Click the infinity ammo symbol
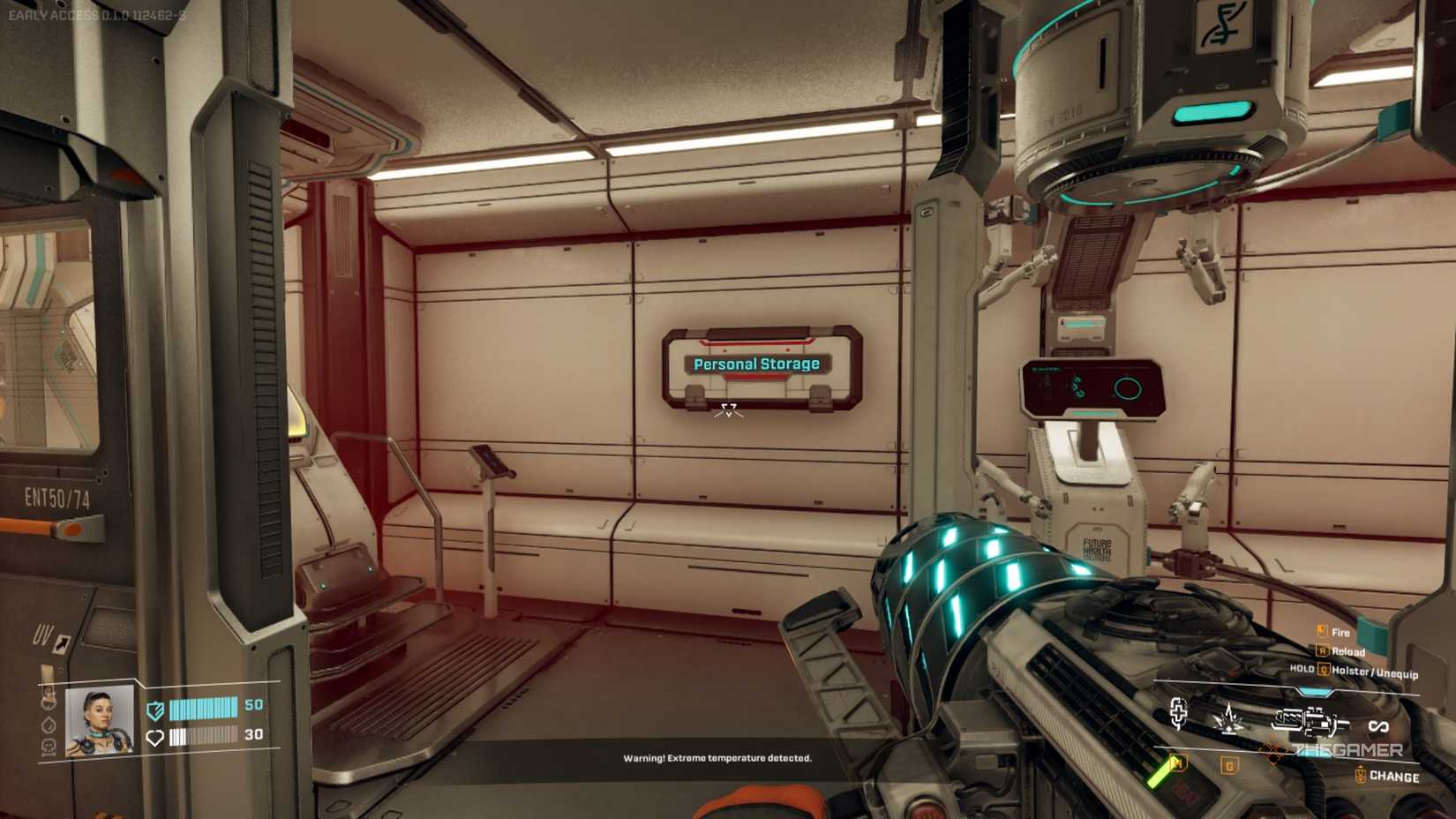 click(x=1380, y=725)
